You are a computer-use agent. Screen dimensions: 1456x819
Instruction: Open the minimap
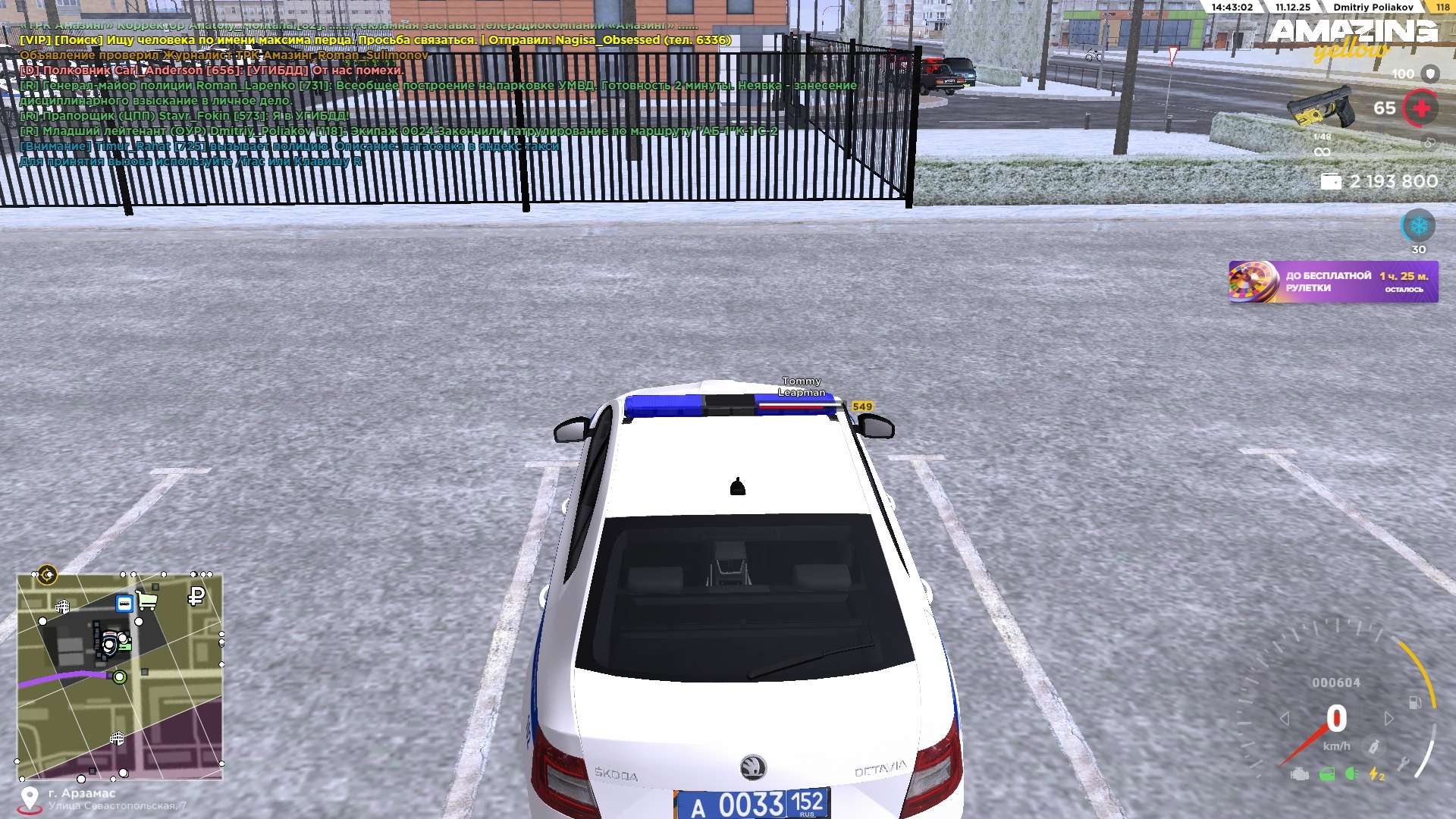120,676
